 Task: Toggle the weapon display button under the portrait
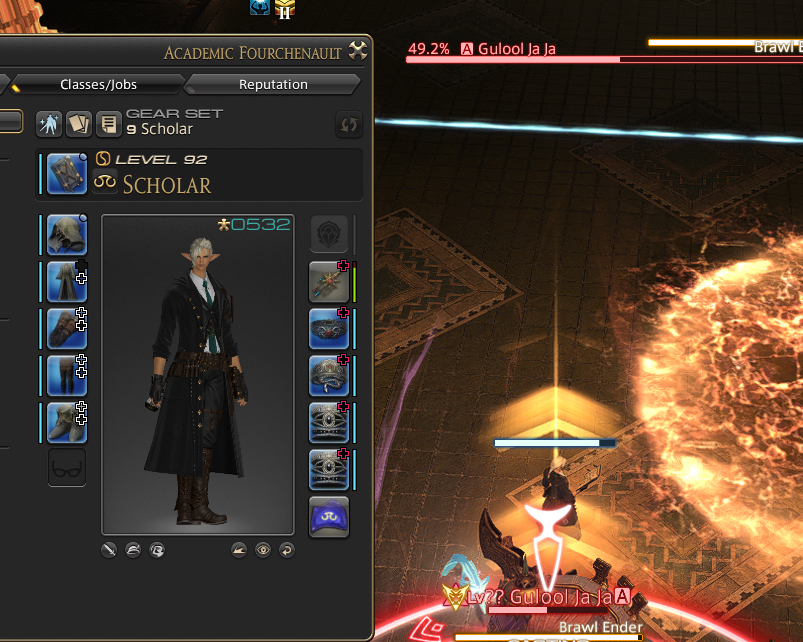pyautogui.click(x=109, y=549)
